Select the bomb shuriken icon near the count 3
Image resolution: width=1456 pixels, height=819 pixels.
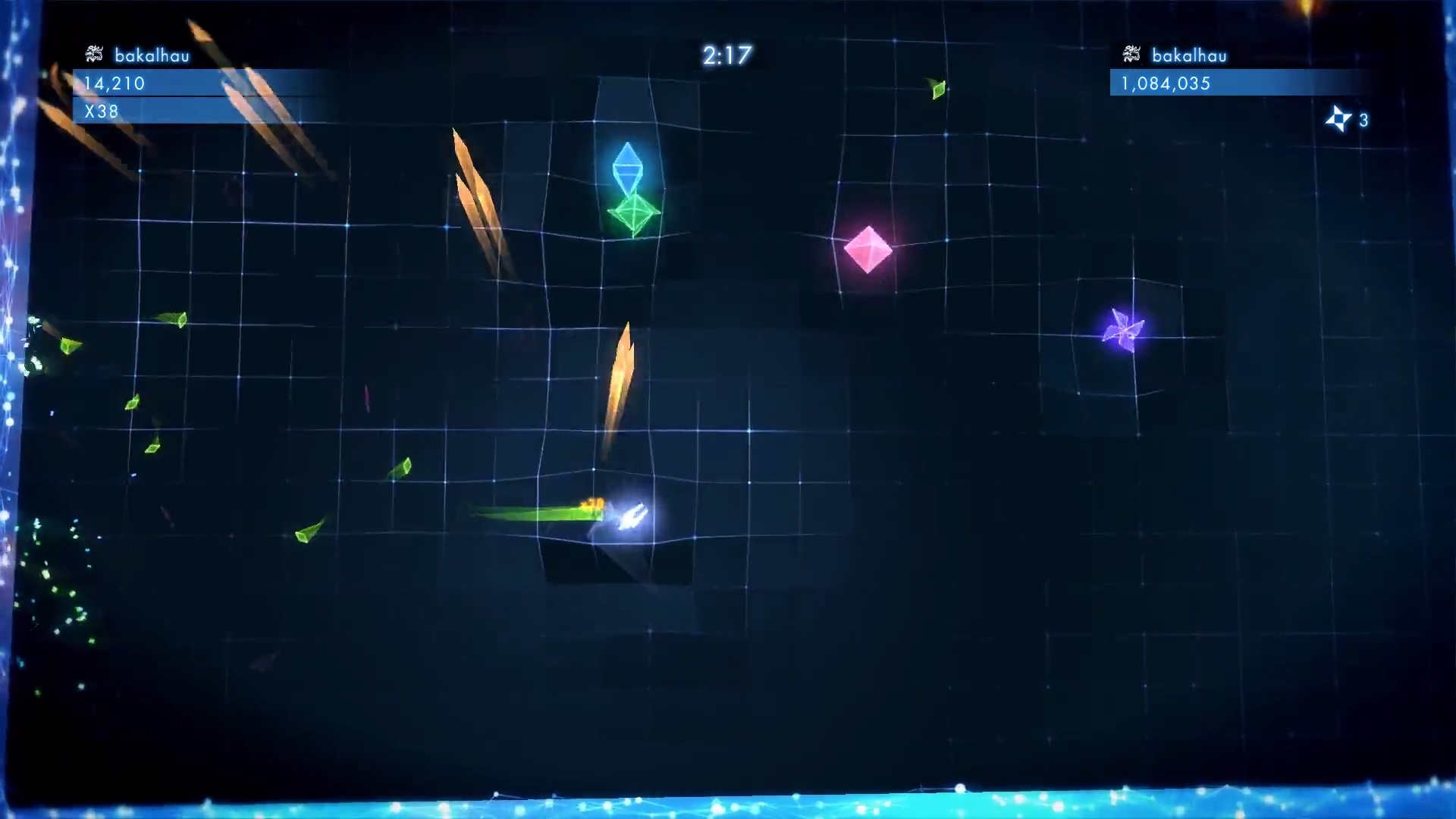coord(1339,119)
